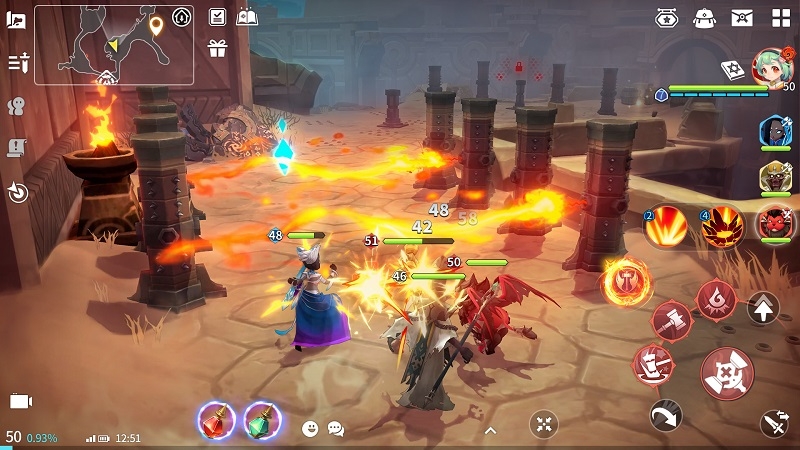Tap the home icon beside the minimap
800x450 pixels.
pos(181,17)
